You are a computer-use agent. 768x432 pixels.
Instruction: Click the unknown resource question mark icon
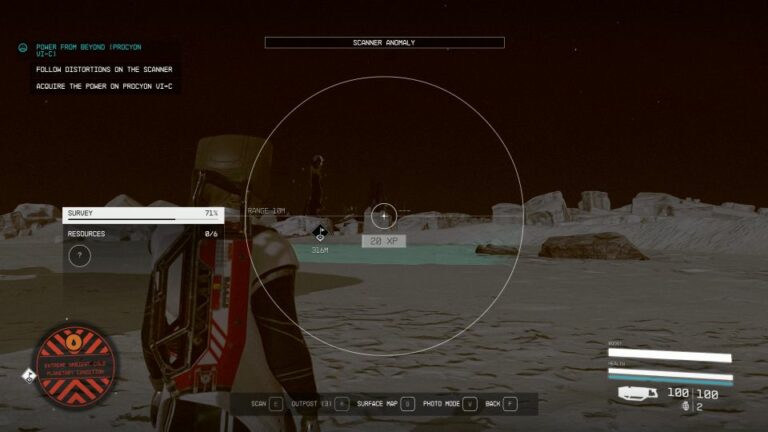[80, 256]
